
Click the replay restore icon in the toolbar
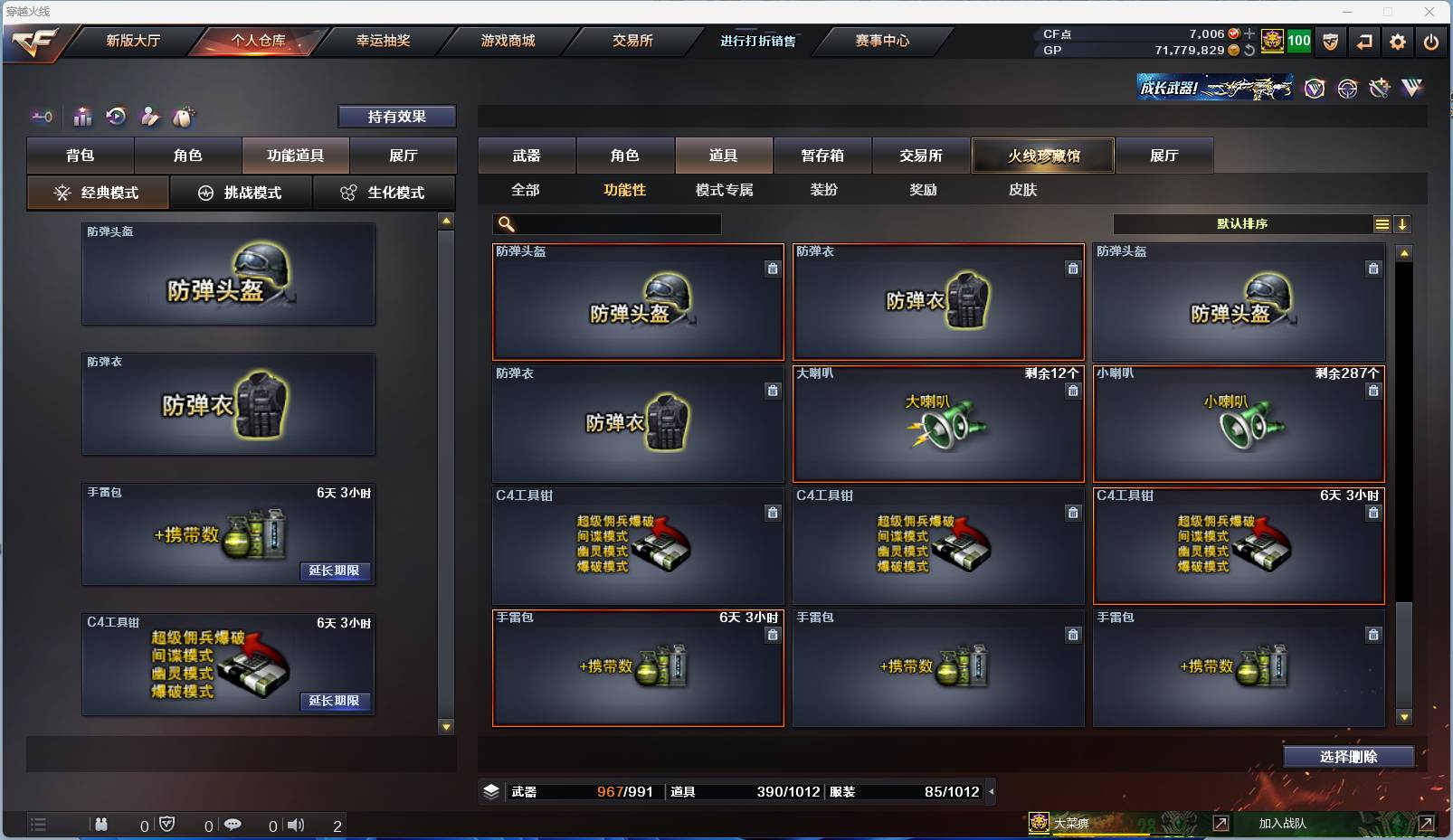115,116
